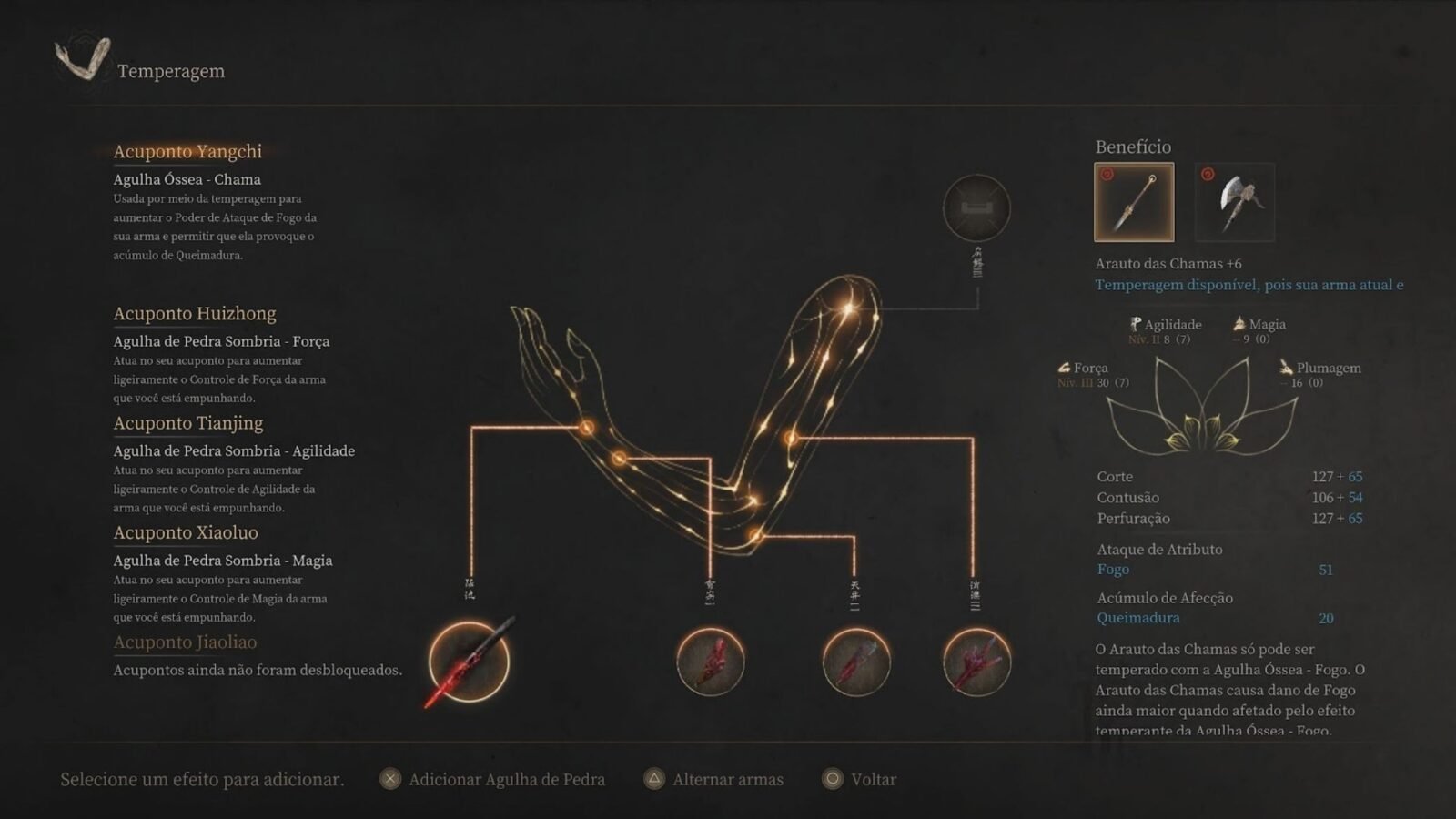The image size is (1456, 819).
Task: Click the empty locked slot above the arm
Action: 976,208
